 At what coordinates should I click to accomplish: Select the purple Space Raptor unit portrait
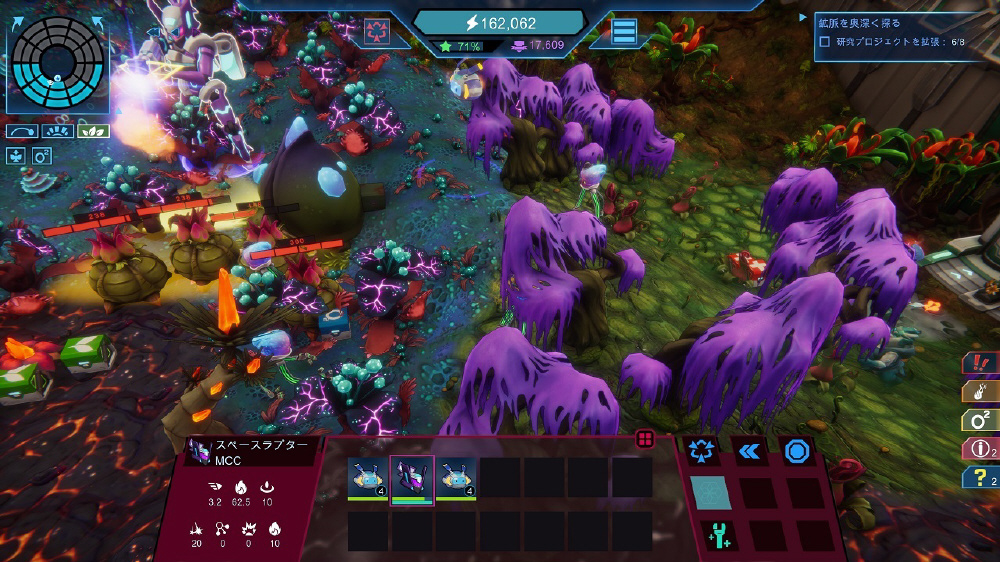click(x=411, y=478)
